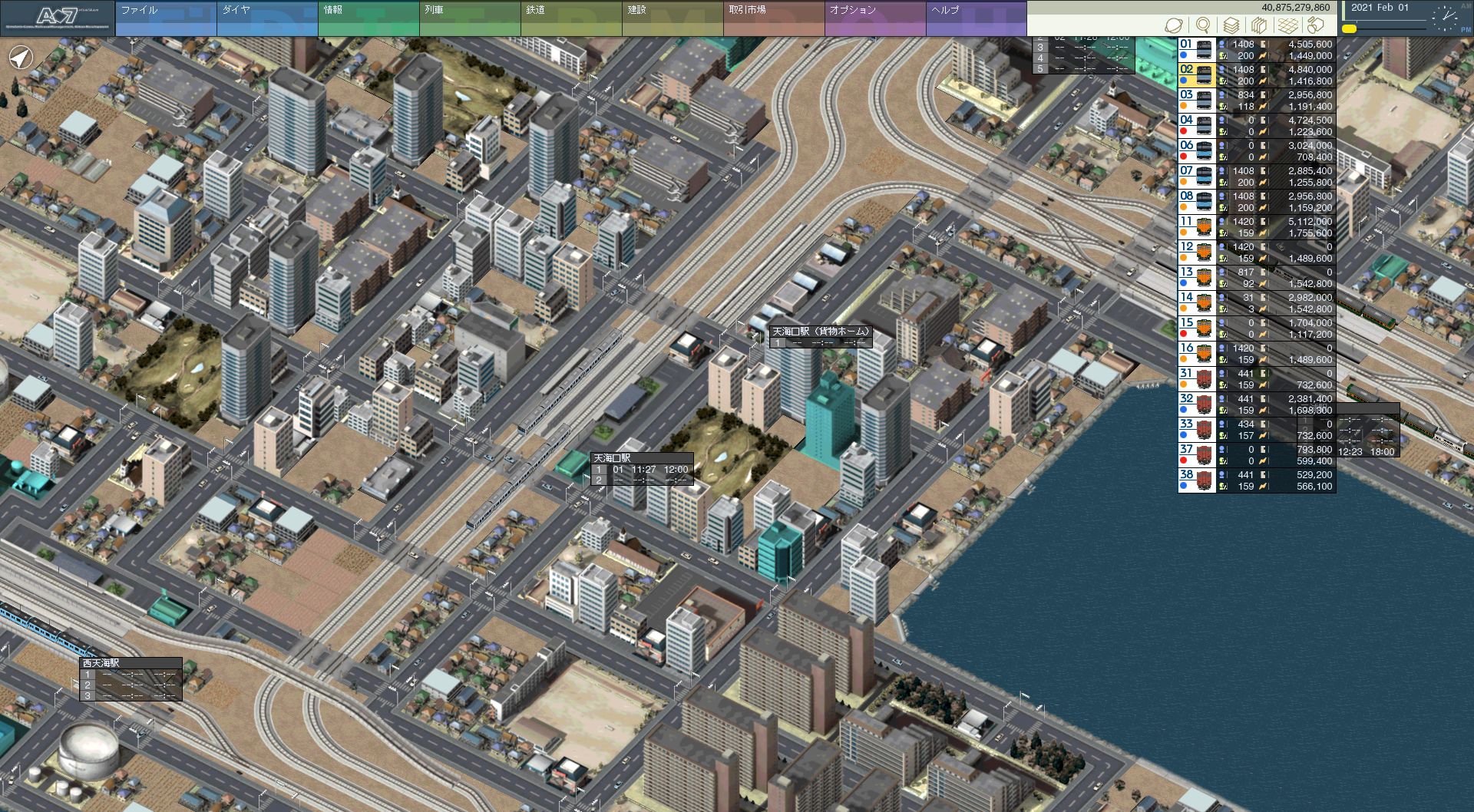Select train 01 in the train list
This screenshot has height=812, width=1474.
(1257, 50)
